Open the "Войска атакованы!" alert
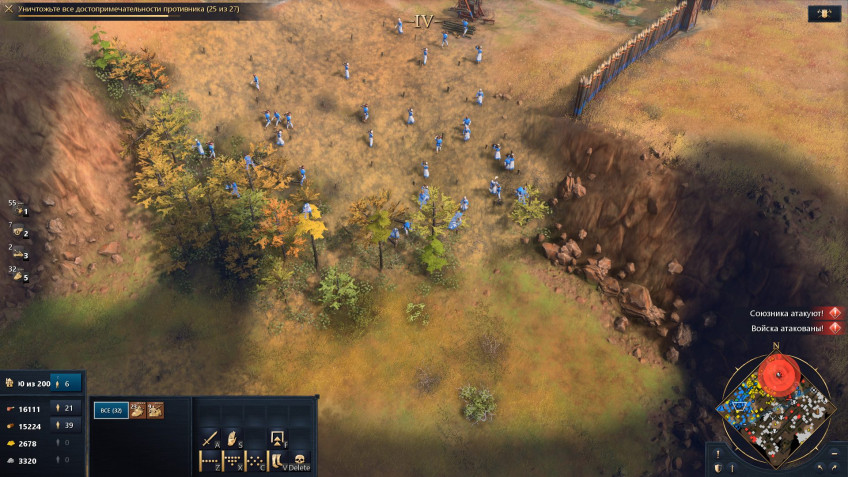The width and height of the screenshot is (848, 477). point(796,328)
